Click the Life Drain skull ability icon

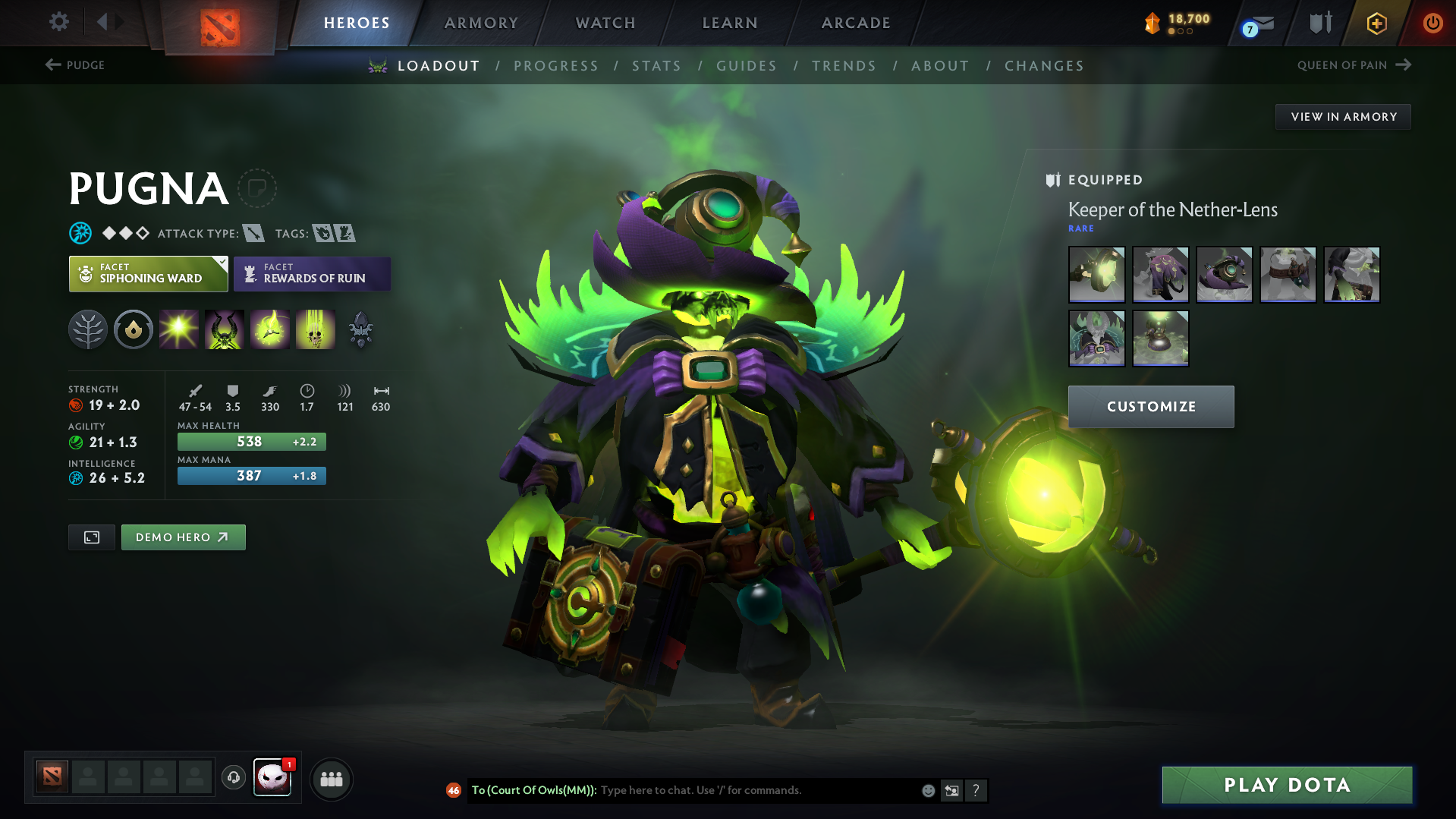point(316,329)
